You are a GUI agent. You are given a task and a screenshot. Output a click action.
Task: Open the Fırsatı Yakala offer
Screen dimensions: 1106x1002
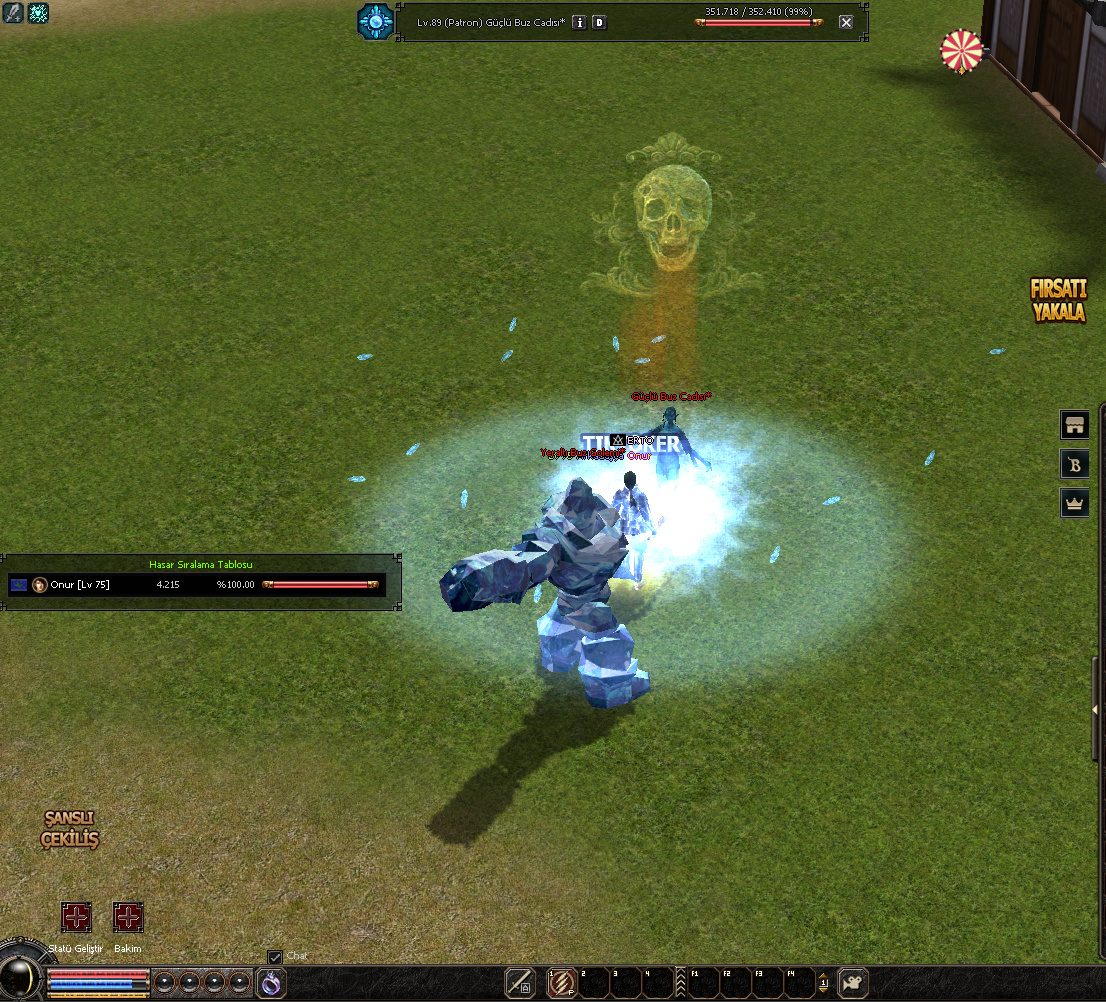[1059, 300]
